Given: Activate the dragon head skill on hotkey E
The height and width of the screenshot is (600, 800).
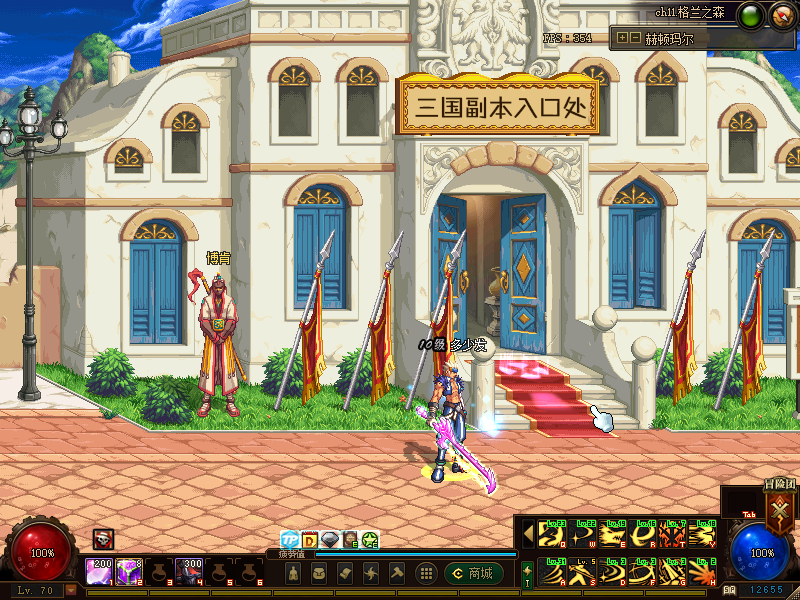Looking at the screenshot, I should point(614,536).
